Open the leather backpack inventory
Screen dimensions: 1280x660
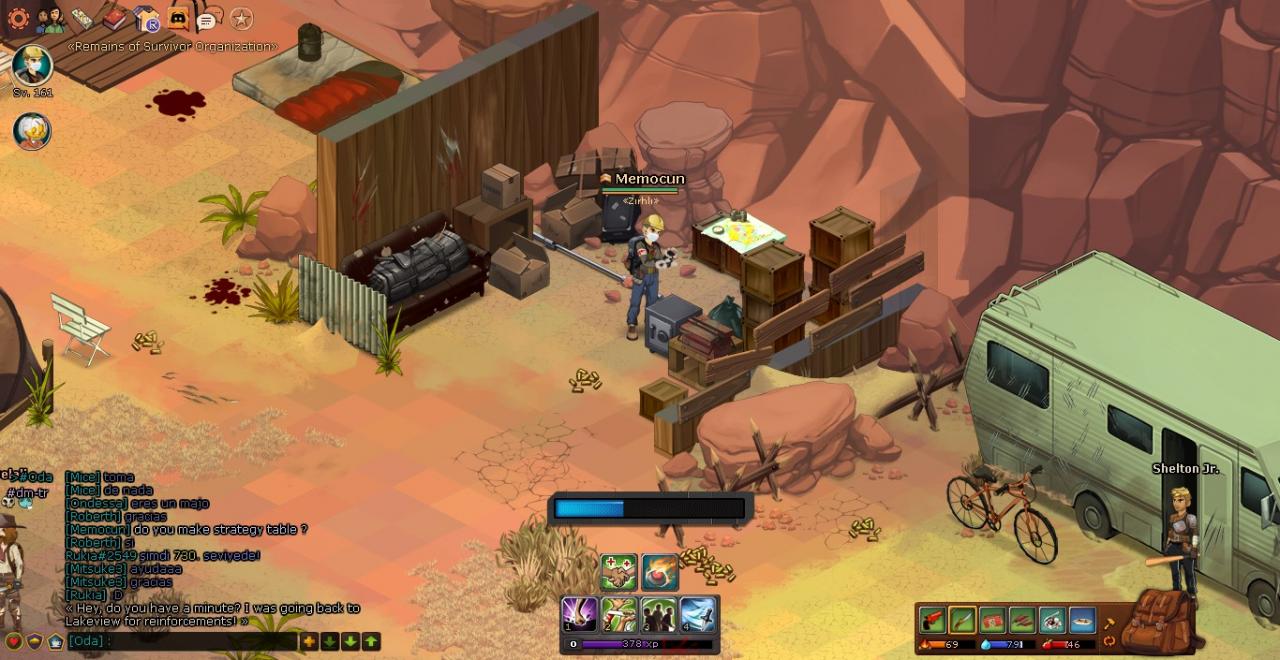pyautogui.click(x=1159, y=620)
